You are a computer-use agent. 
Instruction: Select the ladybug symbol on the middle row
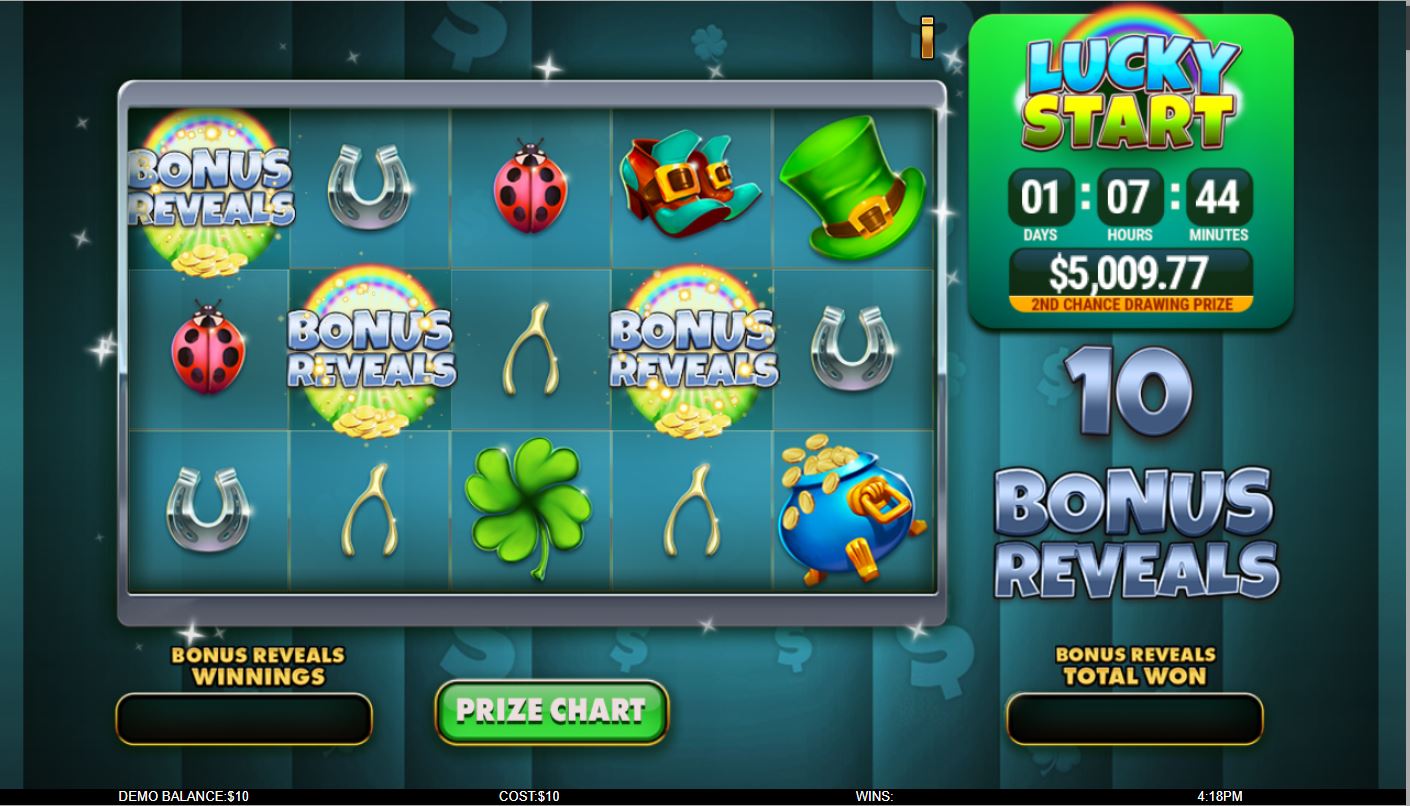tap(210, 350)
